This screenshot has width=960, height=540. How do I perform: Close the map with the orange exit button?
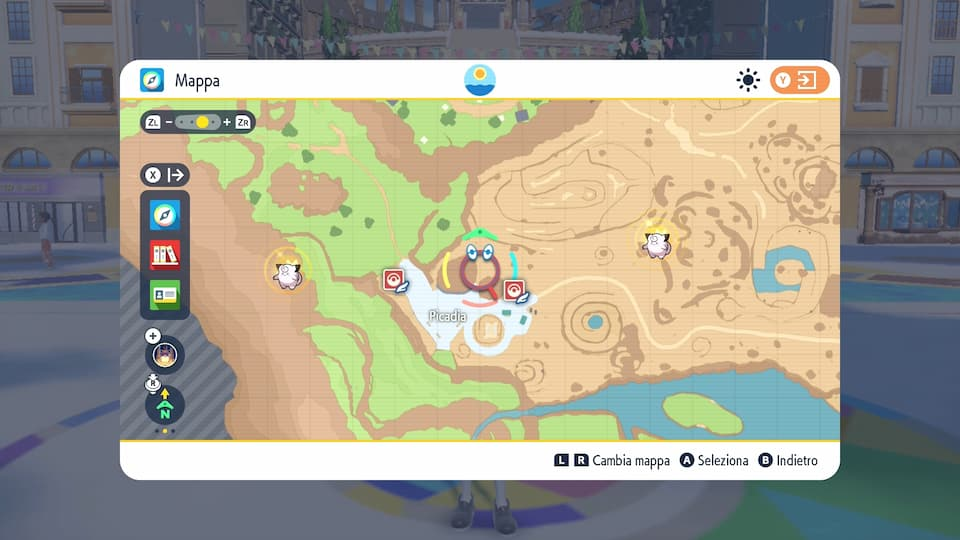(x=799, y=80)
